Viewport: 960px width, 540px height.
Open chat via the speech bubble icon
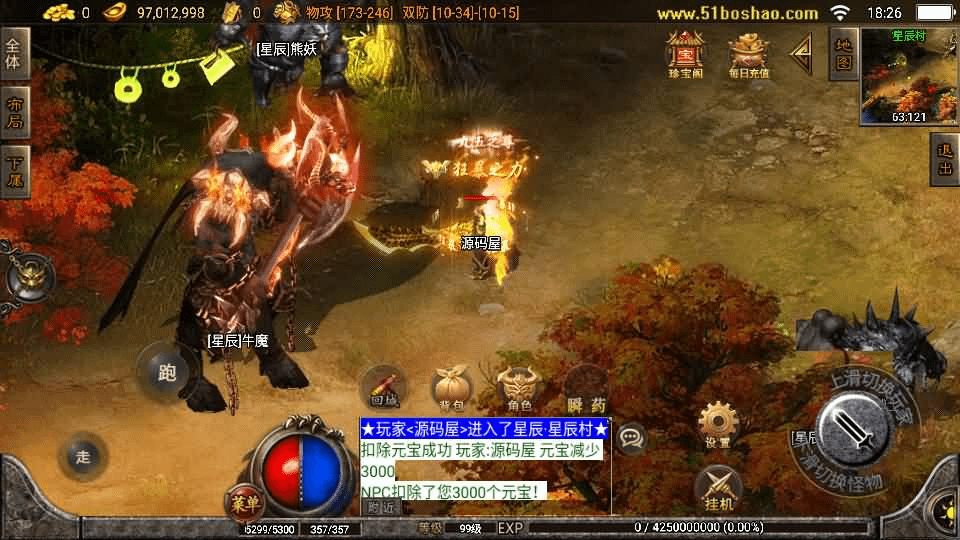pyautogui.click(x=631, y=436)
